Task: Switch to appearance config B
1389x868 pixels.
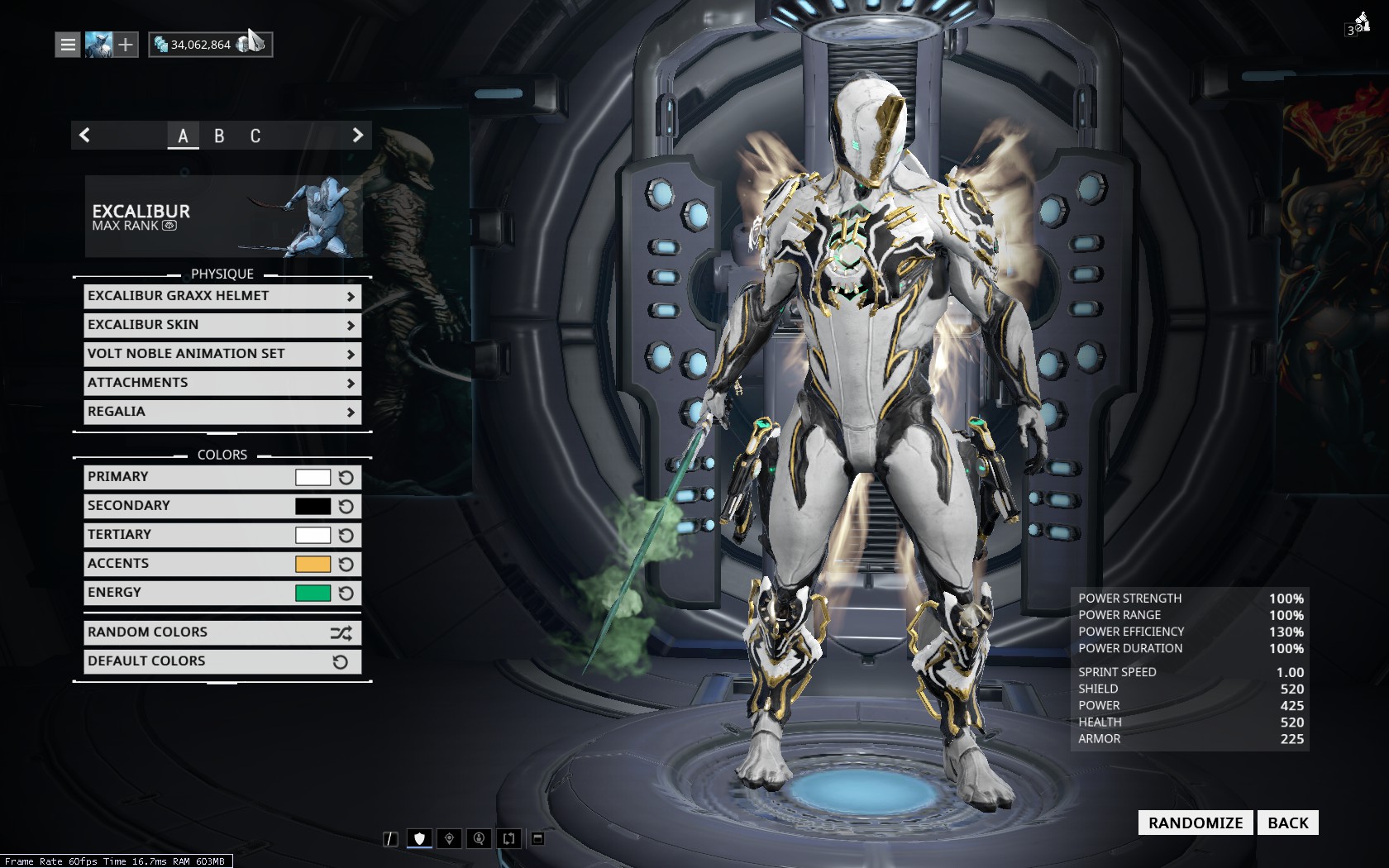Action: 219,136
